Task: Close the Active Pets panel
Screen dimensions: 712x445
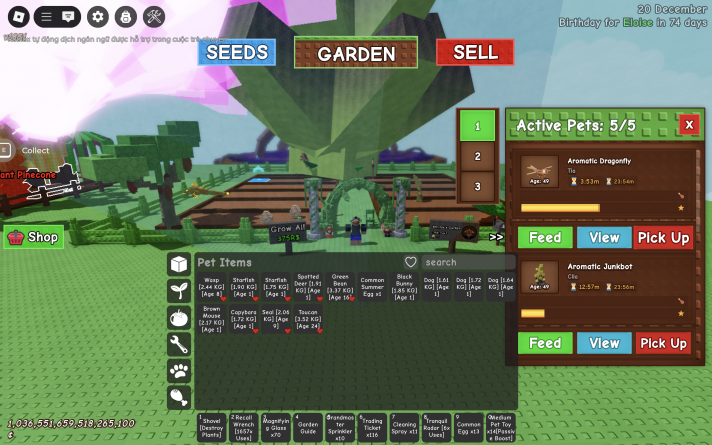Action: pyautogui.click(x=688, y=124)
